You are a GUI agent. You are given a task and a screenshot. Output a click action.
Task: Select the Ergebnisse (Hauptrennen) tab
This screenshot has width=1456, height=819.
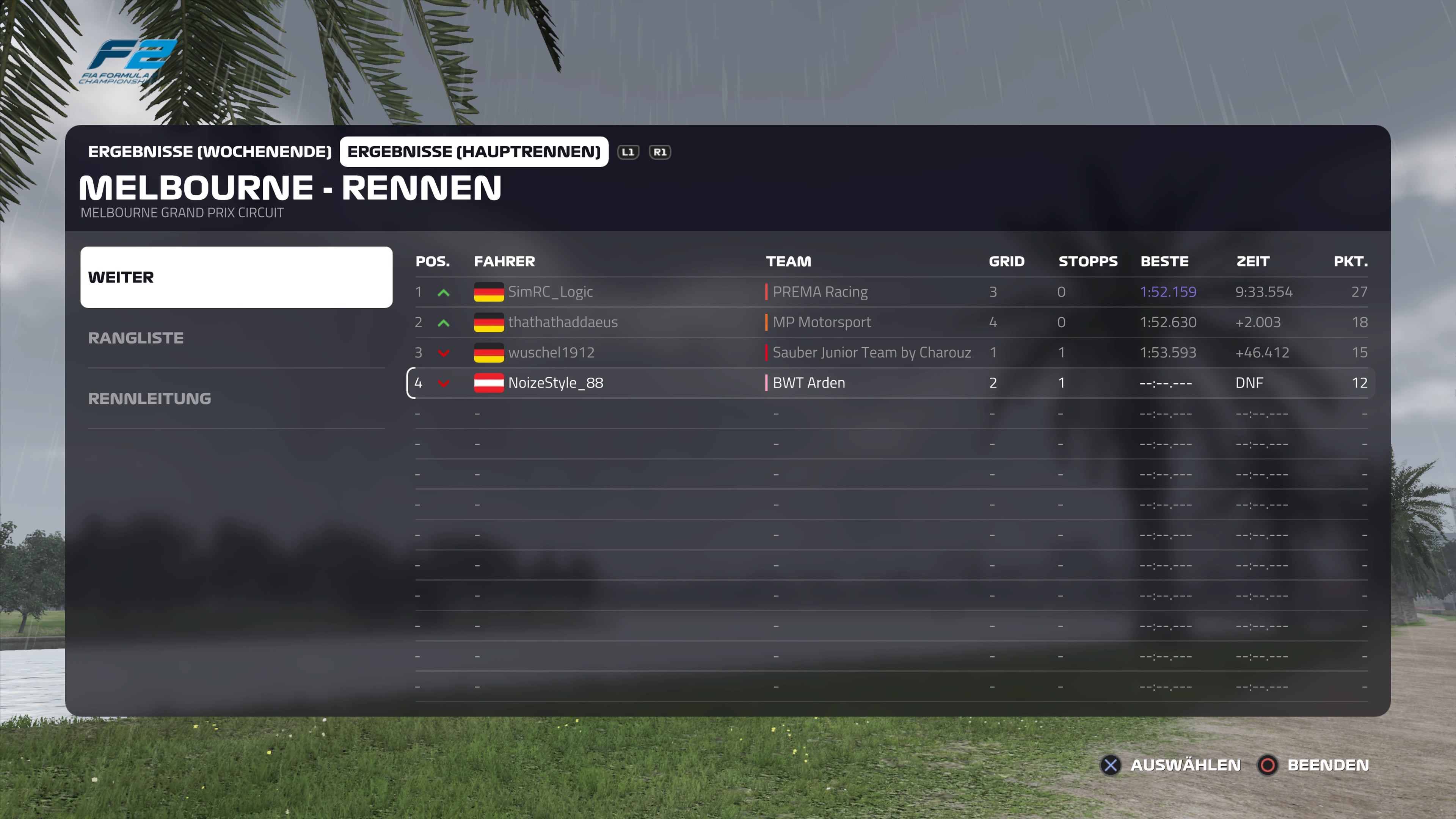pos(474,152)
